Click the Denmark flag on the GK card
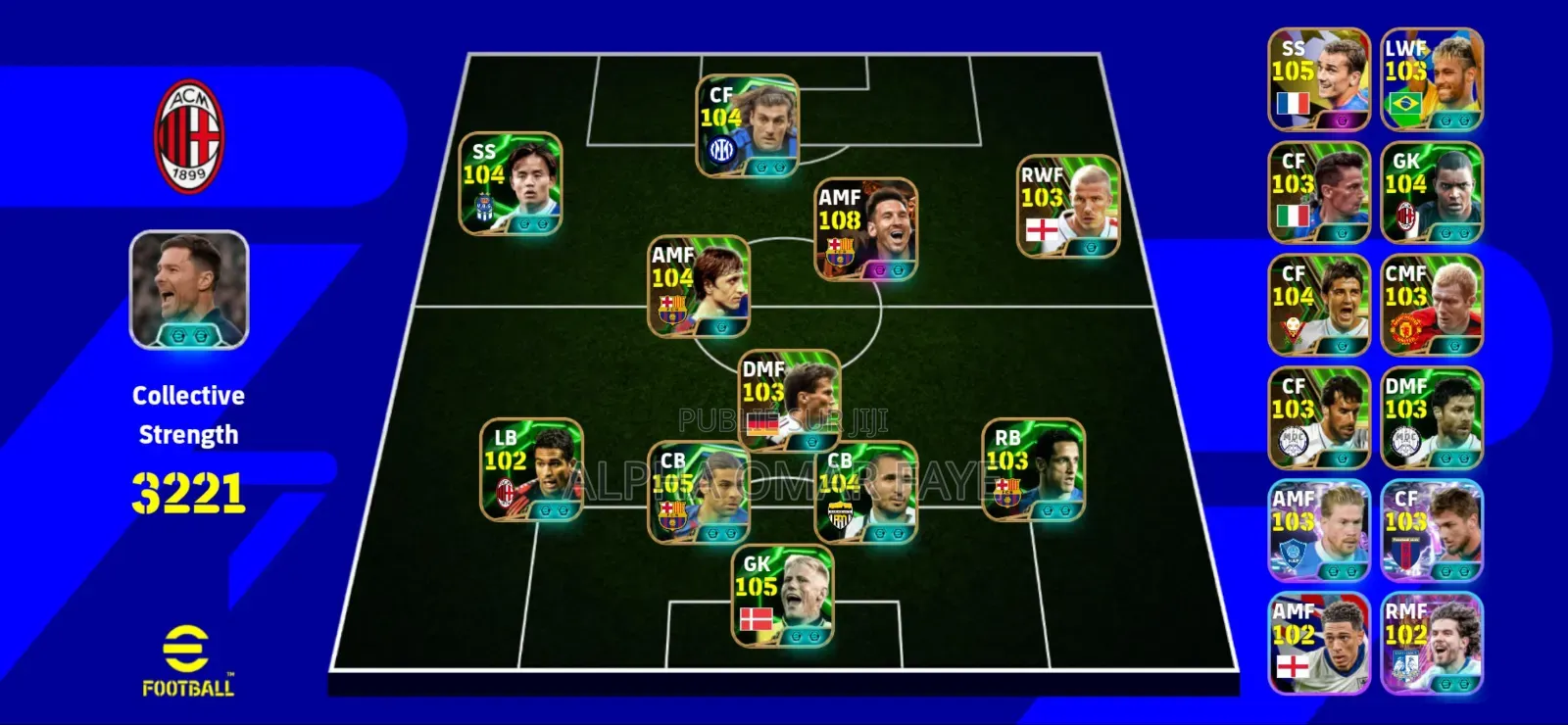1568x725 pixels. click(x=757, y=620)
